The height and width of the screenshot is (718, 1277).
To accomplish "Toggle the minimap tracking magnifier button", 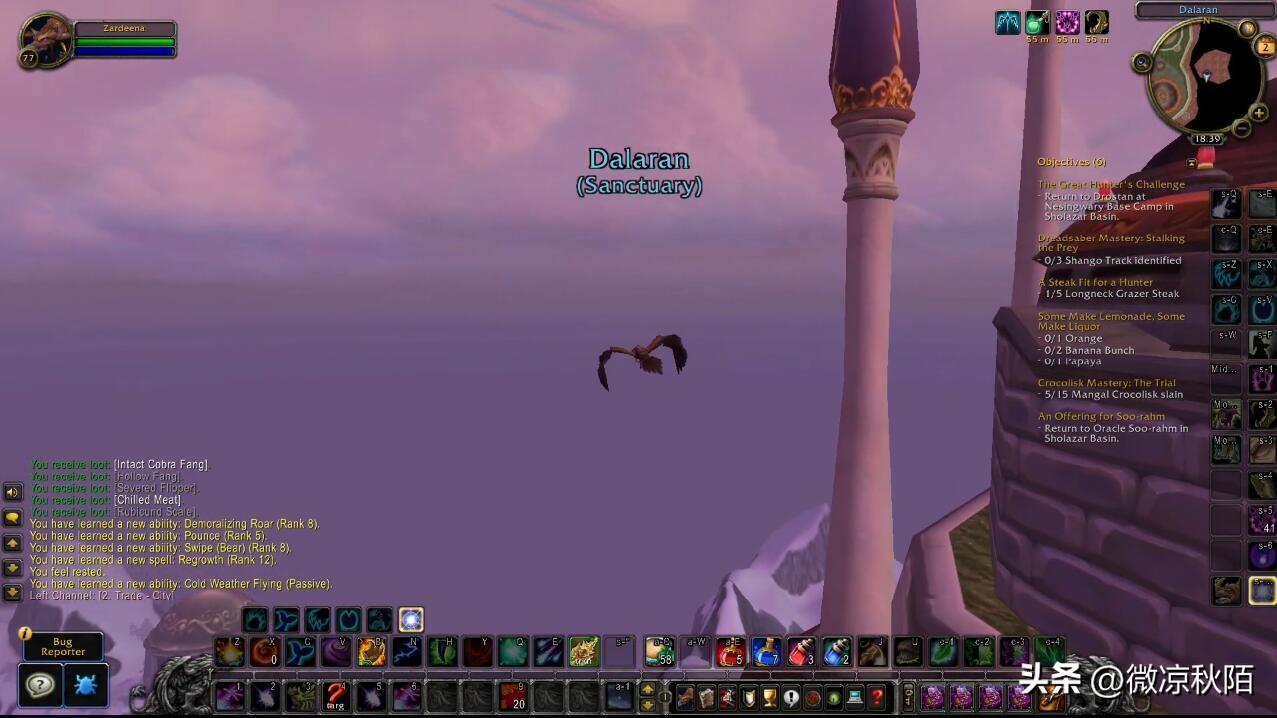I will click(x=1142, y=63).
